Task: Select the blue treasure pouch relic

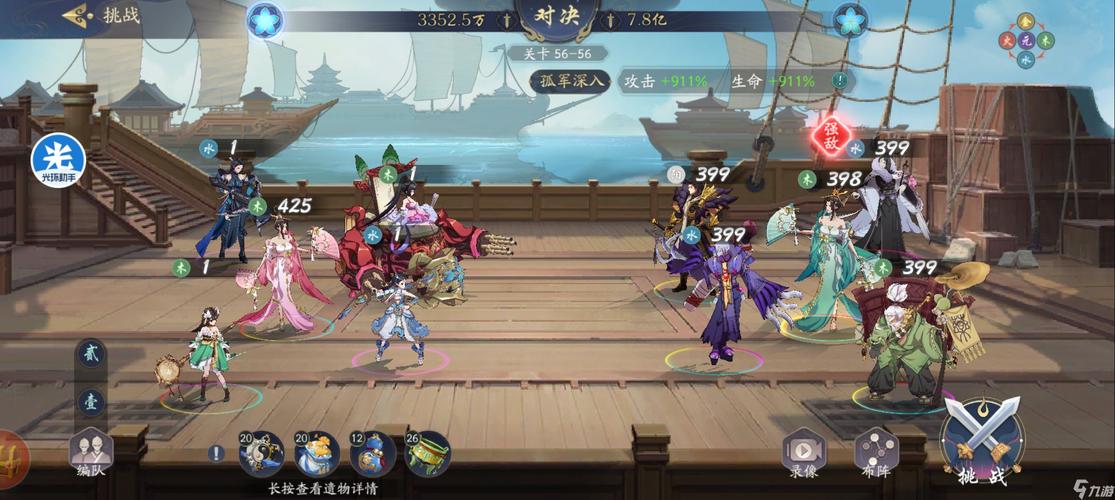Action: [317, 455]
